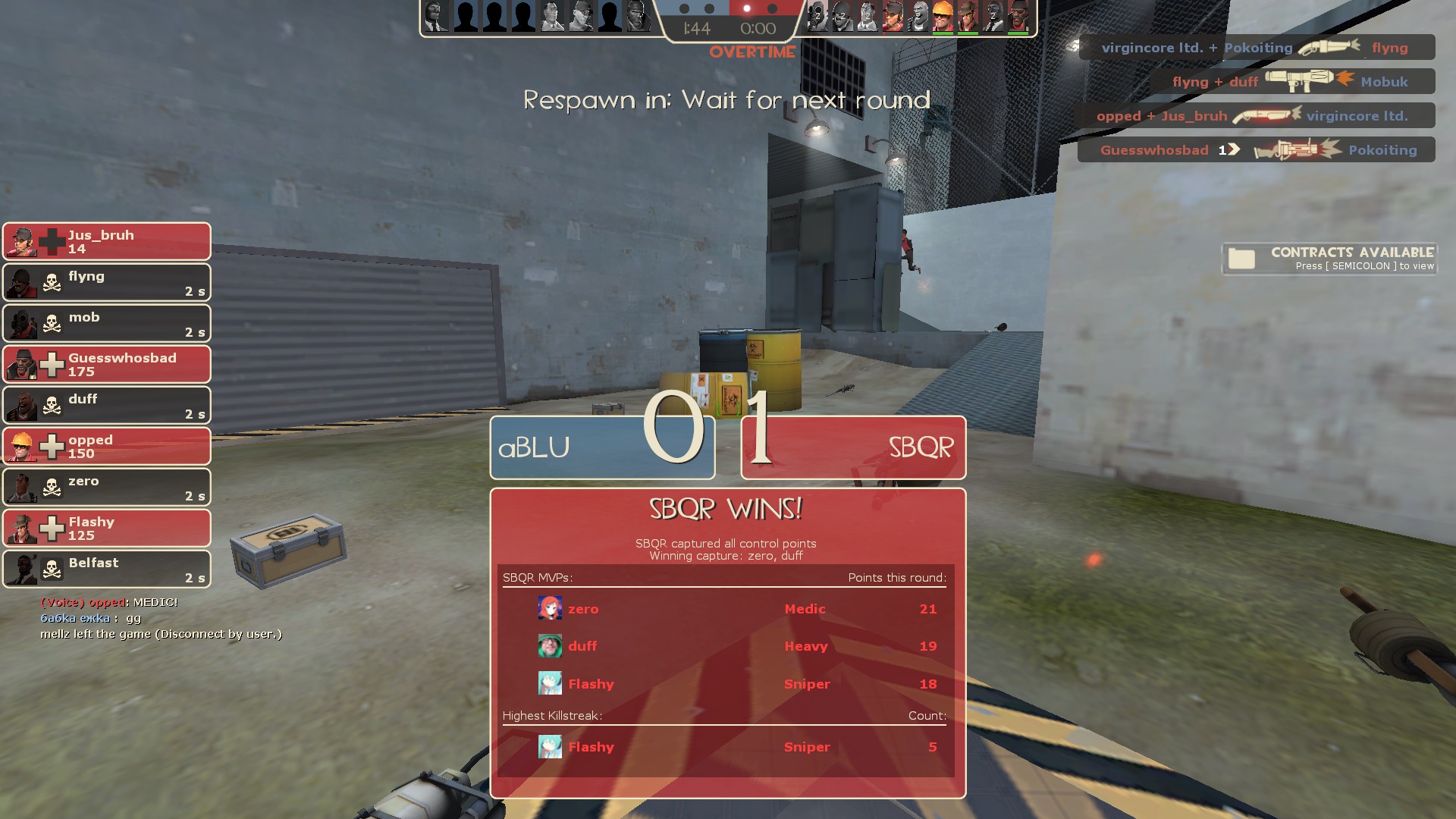Select opped's engineer status panel

tap(107, 447)
